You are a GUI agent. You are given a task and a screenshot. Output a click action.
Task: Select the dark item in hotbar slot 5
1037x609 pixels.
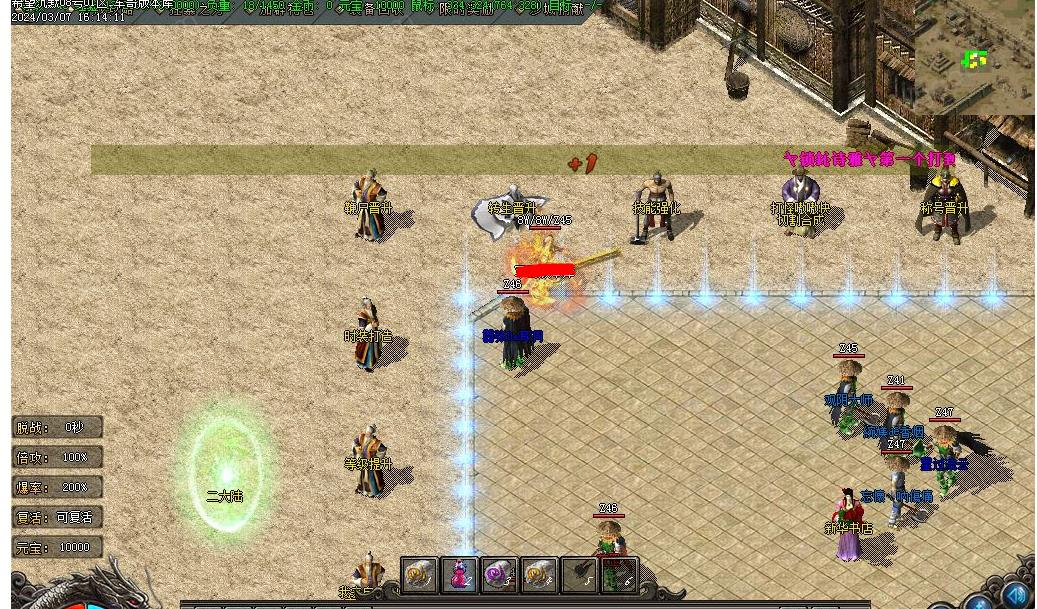coord(579,575)
